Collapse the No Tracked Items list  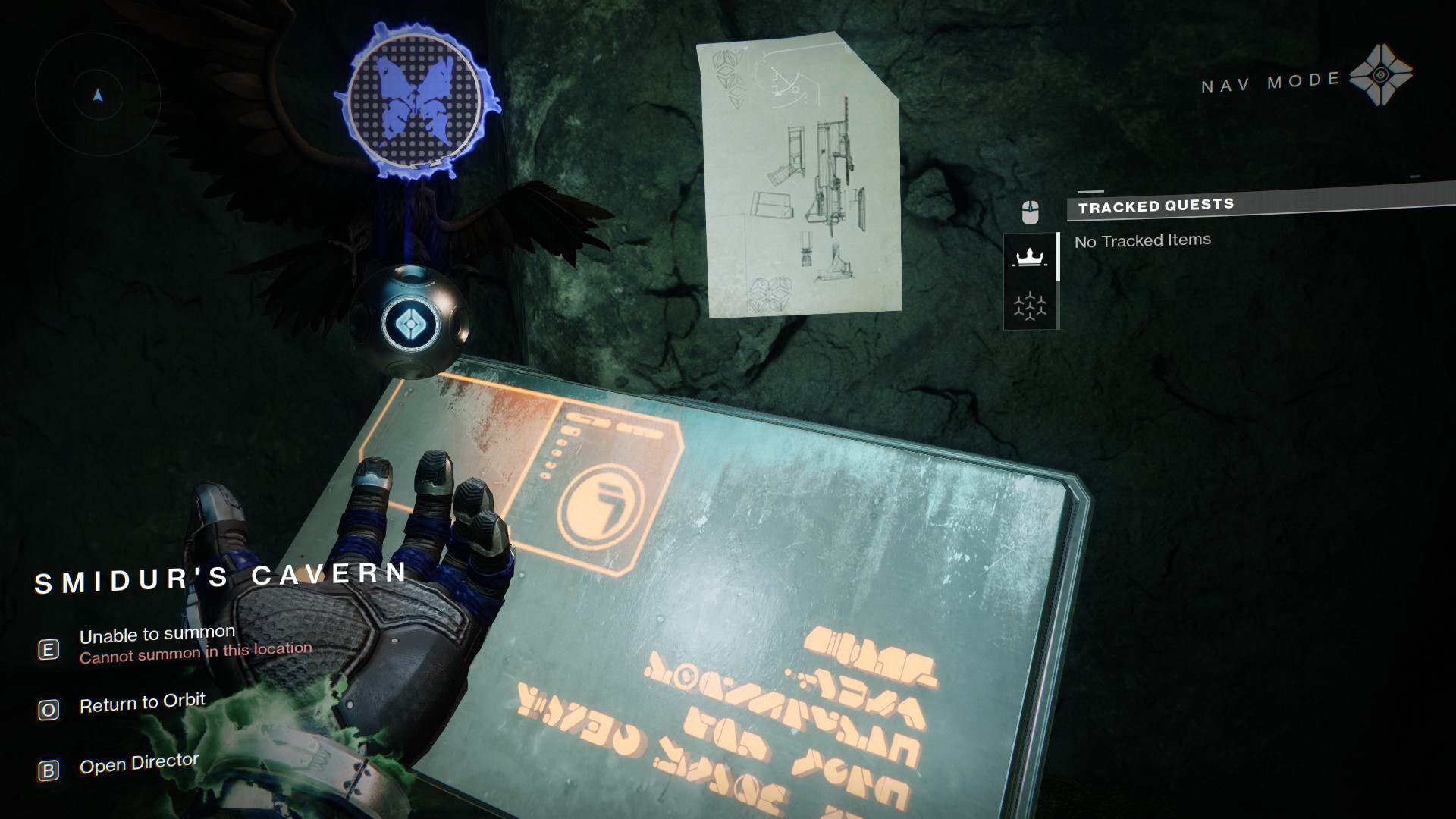[1141, 239]
